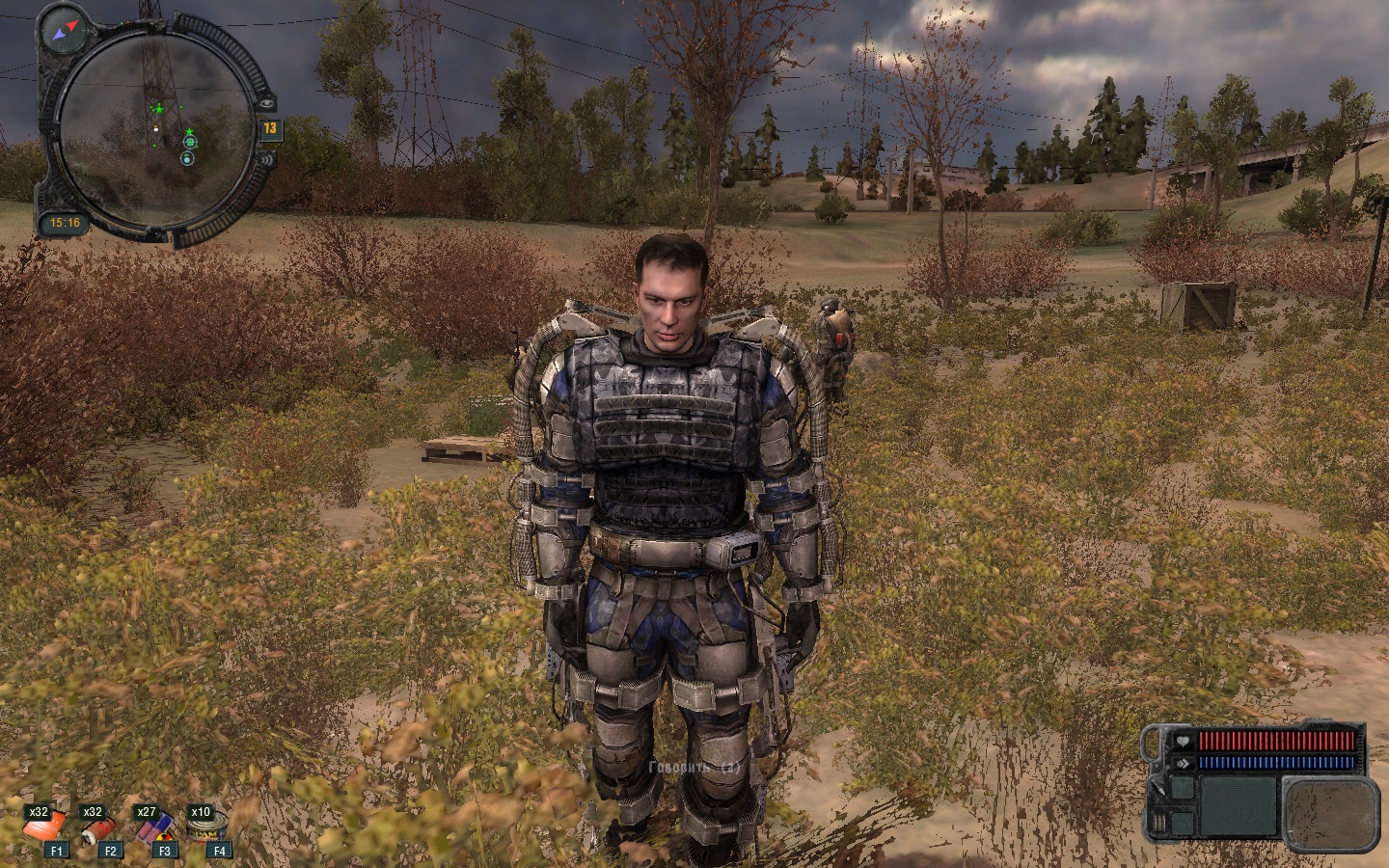Use the anti-radiation drugs quick slot
The height and width of the screenshot is (868, 1389).
pyautogui.click(x=154, y=828)
